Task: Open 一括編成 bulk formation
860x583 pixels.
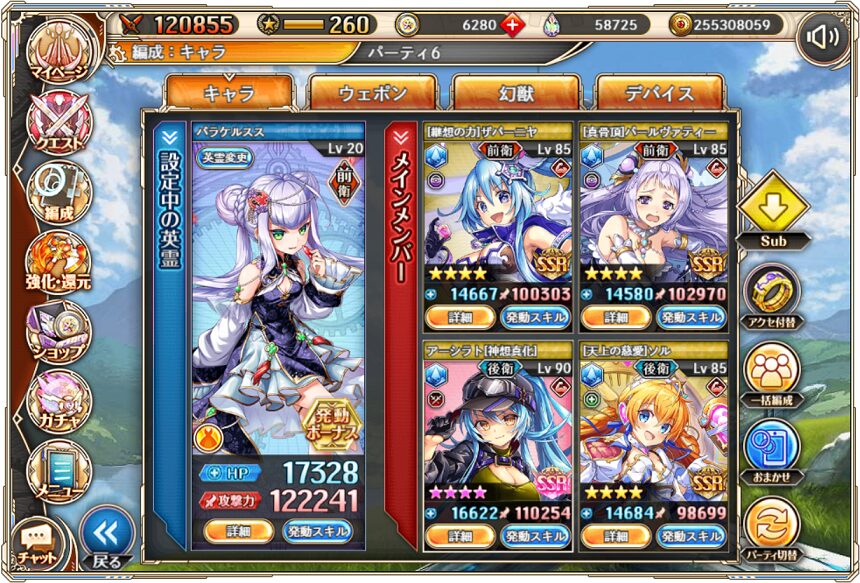Action: tap(773, 372)
